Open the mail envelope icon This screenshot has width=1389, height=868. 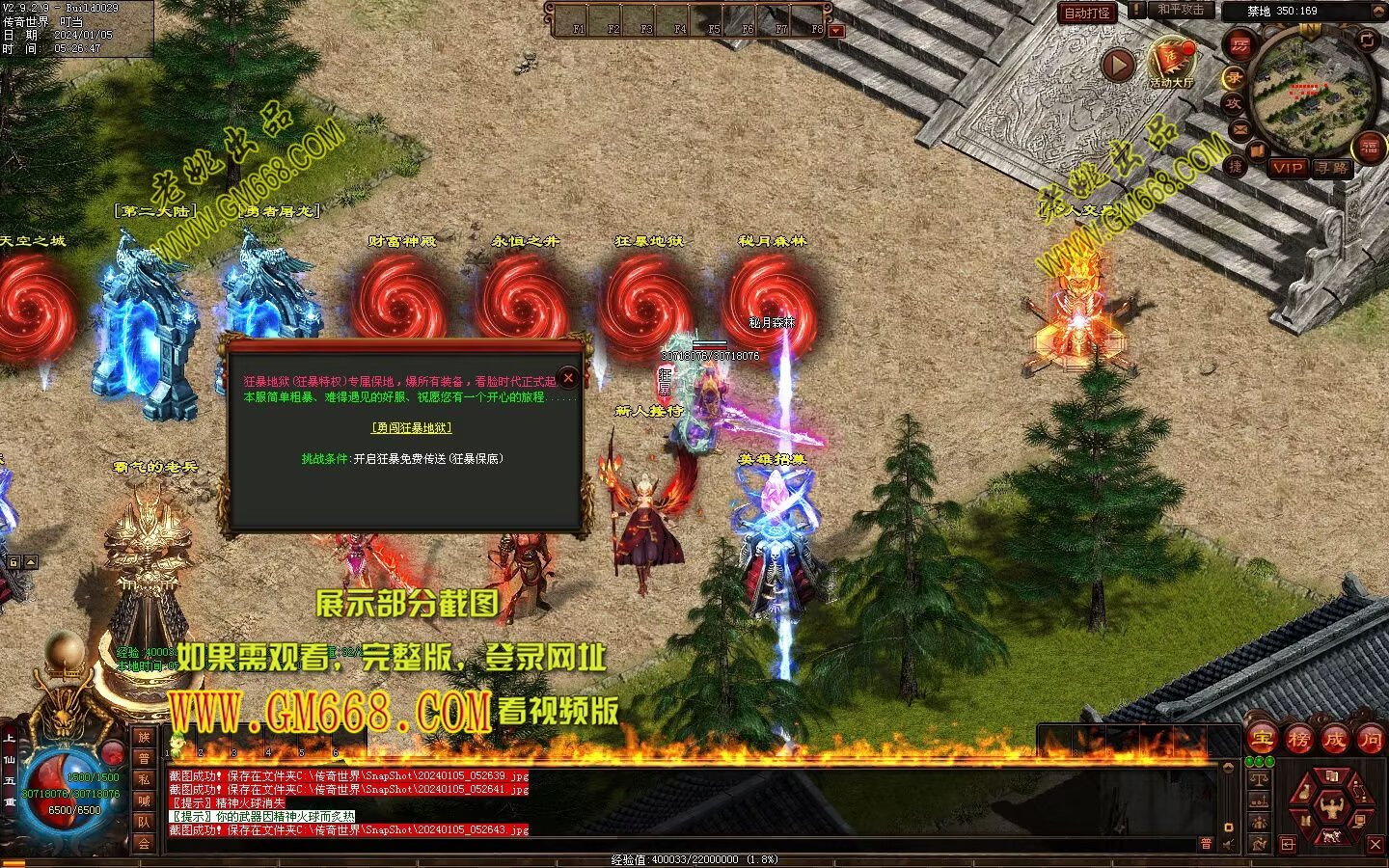click(x=1240, y=128)
